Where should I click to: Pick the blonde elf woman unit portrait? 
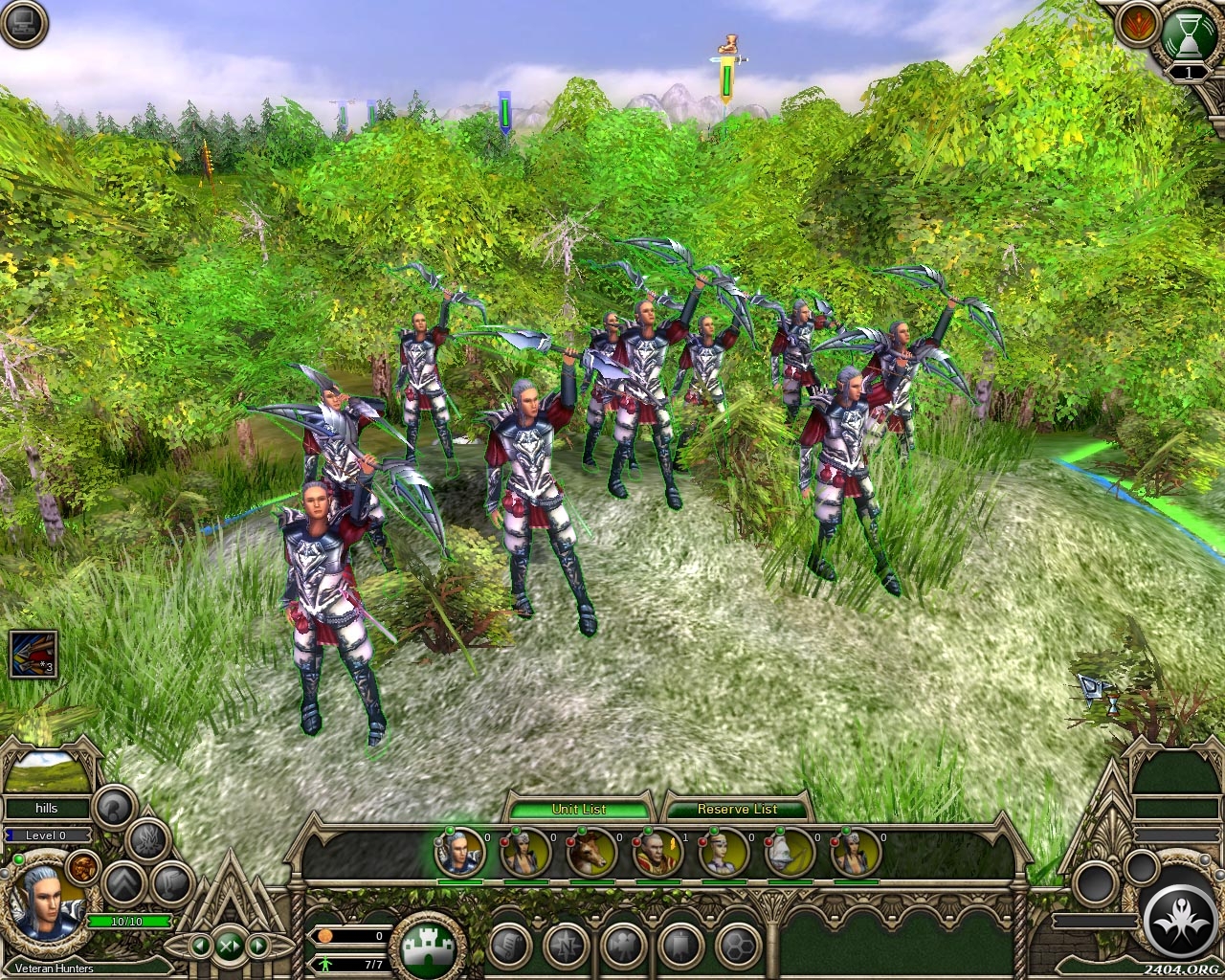pos(724,851)
